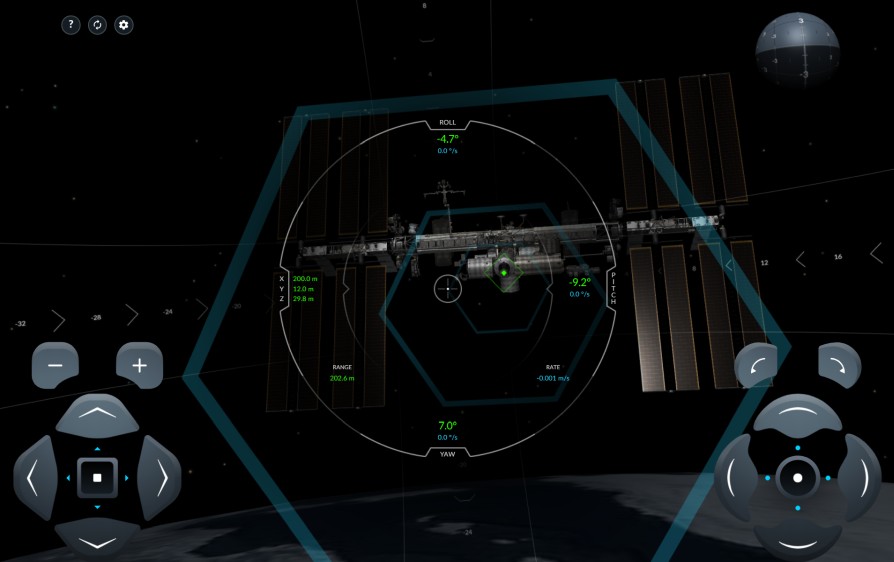Image resolution: width=894 pixels, height=562 pixels.
Task: Toggle rotation precision with the center dot
Action: pos(797,478)
